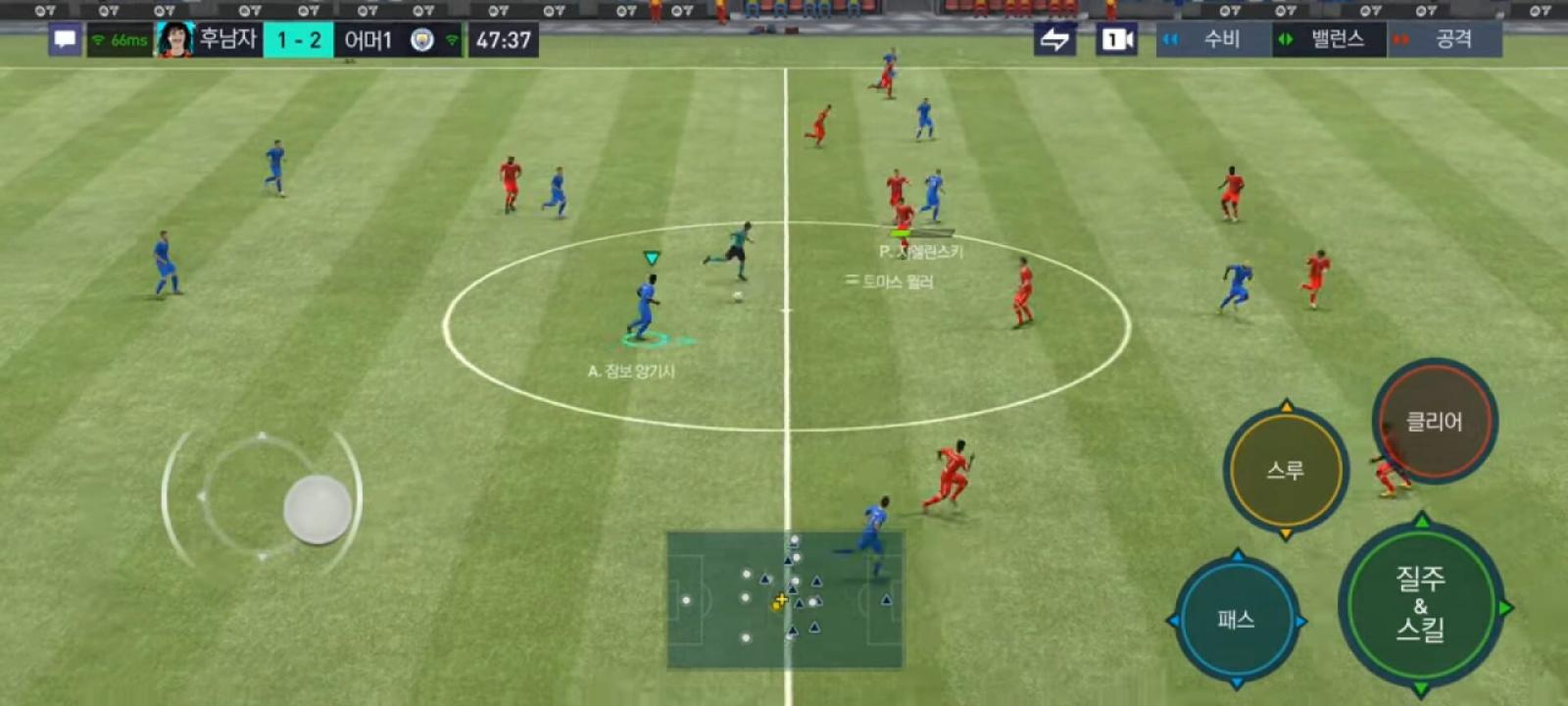1568x706 pixels.
Task: Choose the 공격 attacking tactic
Action: [x=1445, y=40]
